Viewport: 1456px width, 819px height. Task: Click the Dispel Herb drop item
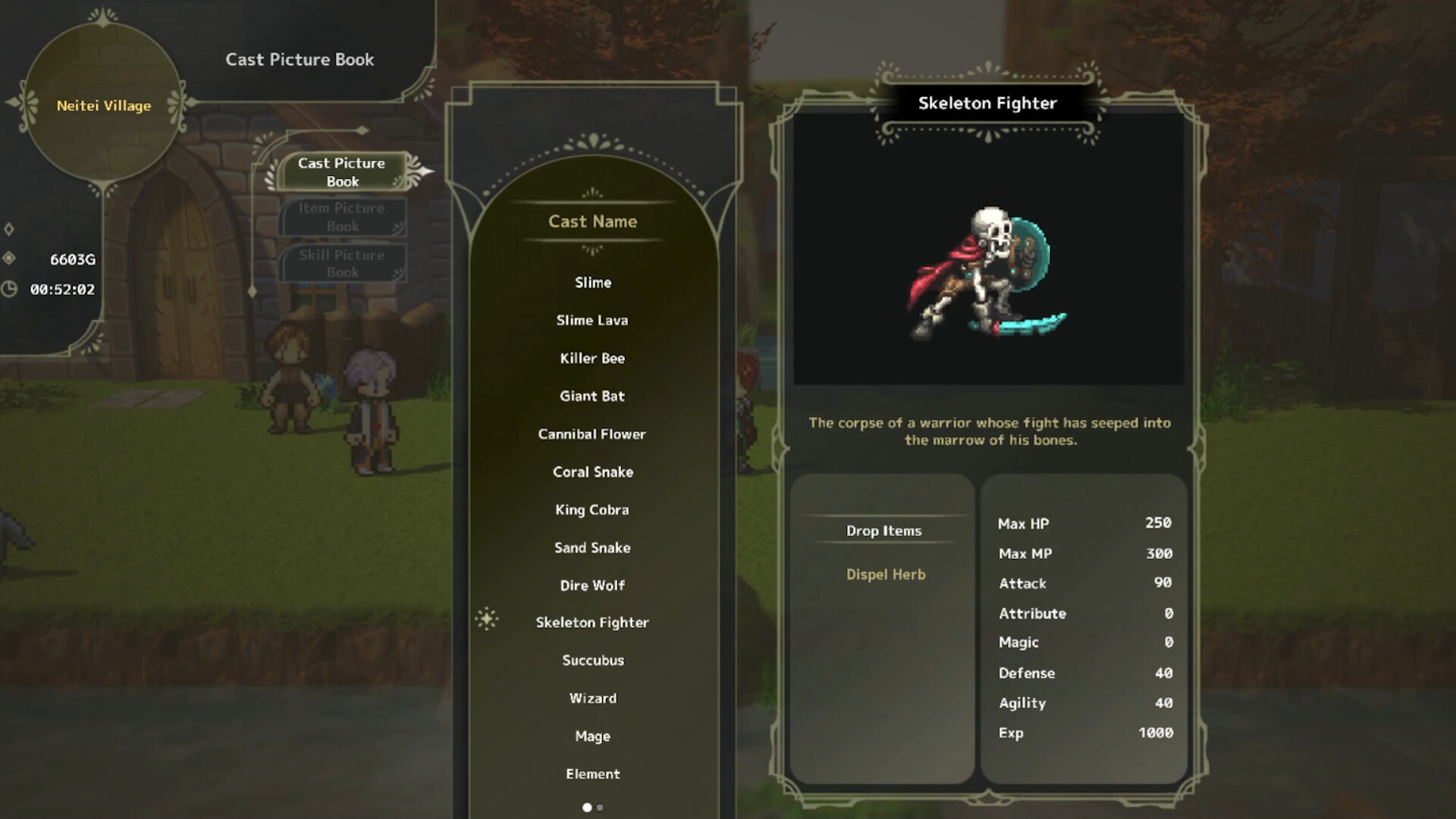884,574
